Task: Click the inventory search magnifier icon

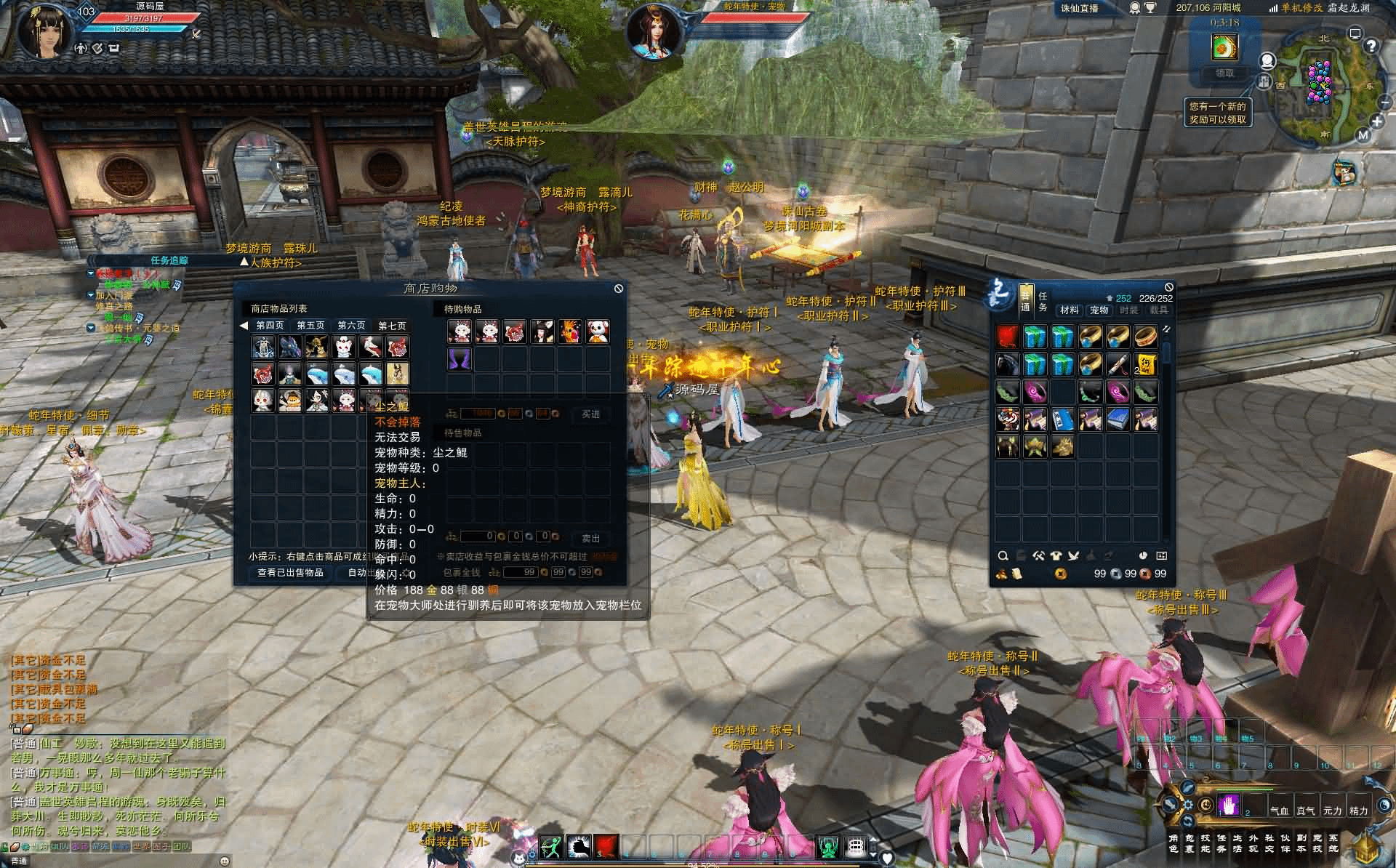Action: click(1003, 556)
